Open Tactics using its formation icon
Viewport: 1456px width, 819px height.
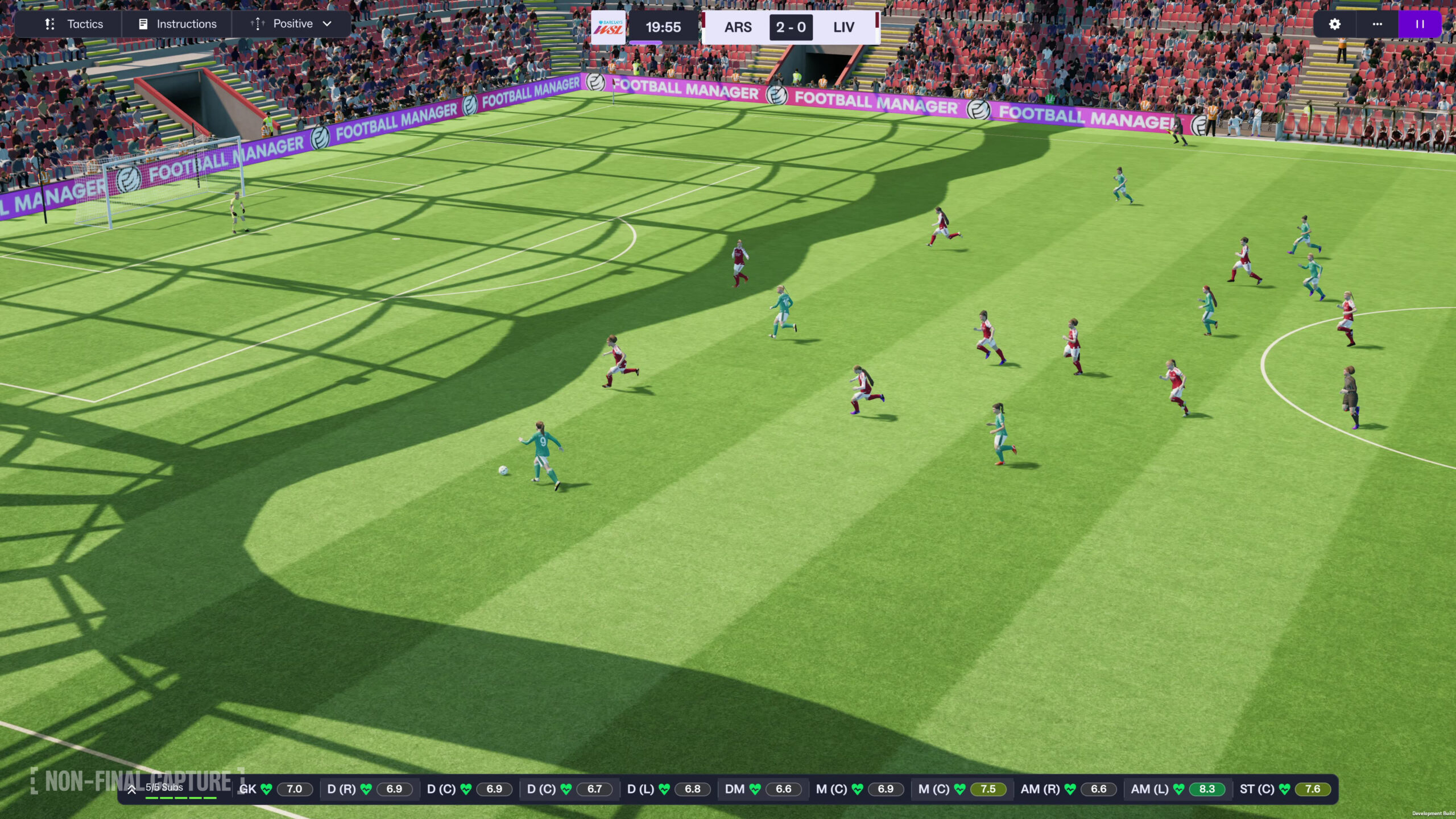click(x=49, y=24)
